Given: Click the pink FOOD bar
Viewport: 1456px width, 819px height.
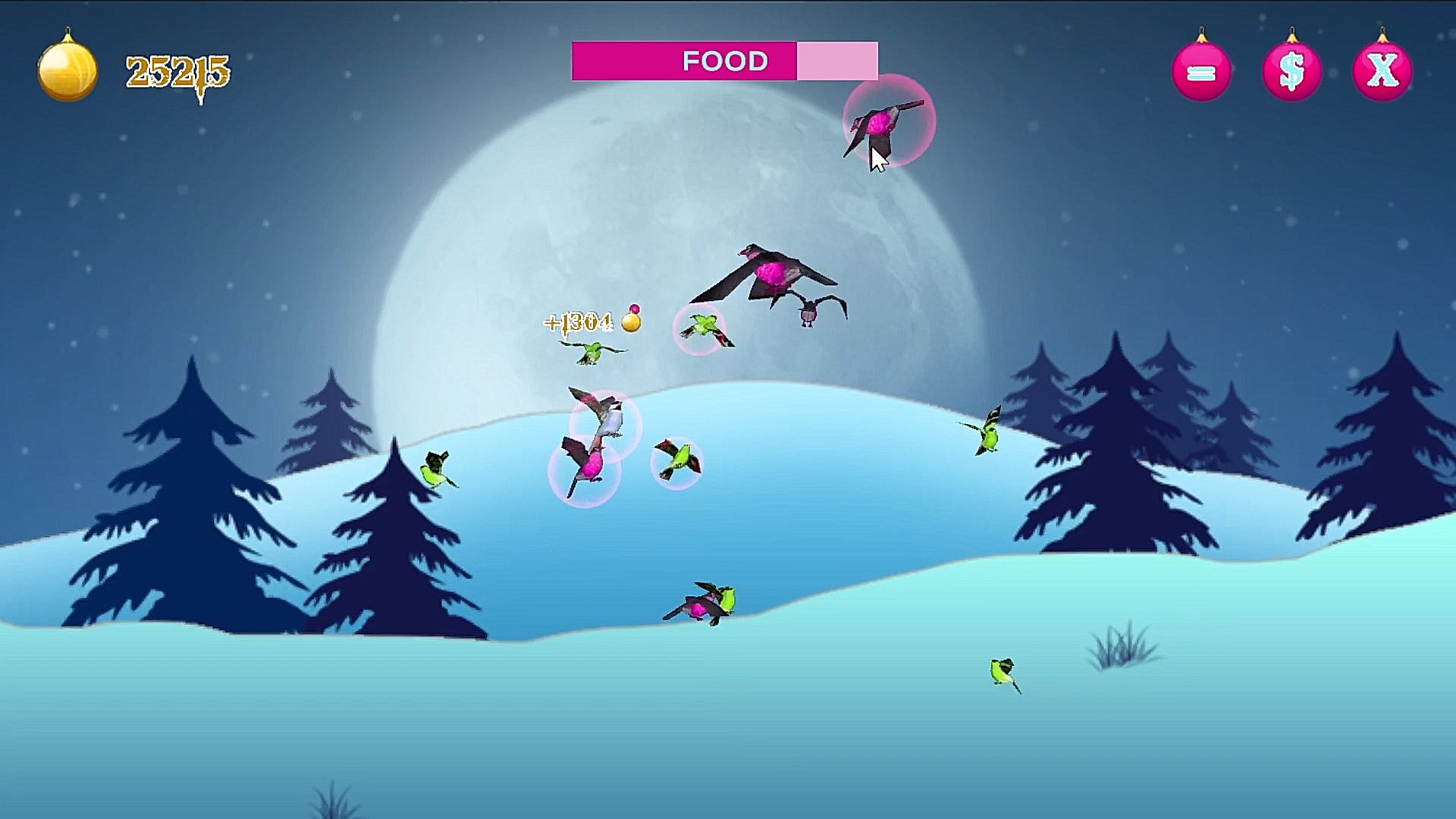Looking at the screenshot, I should [x=724, y=61].
